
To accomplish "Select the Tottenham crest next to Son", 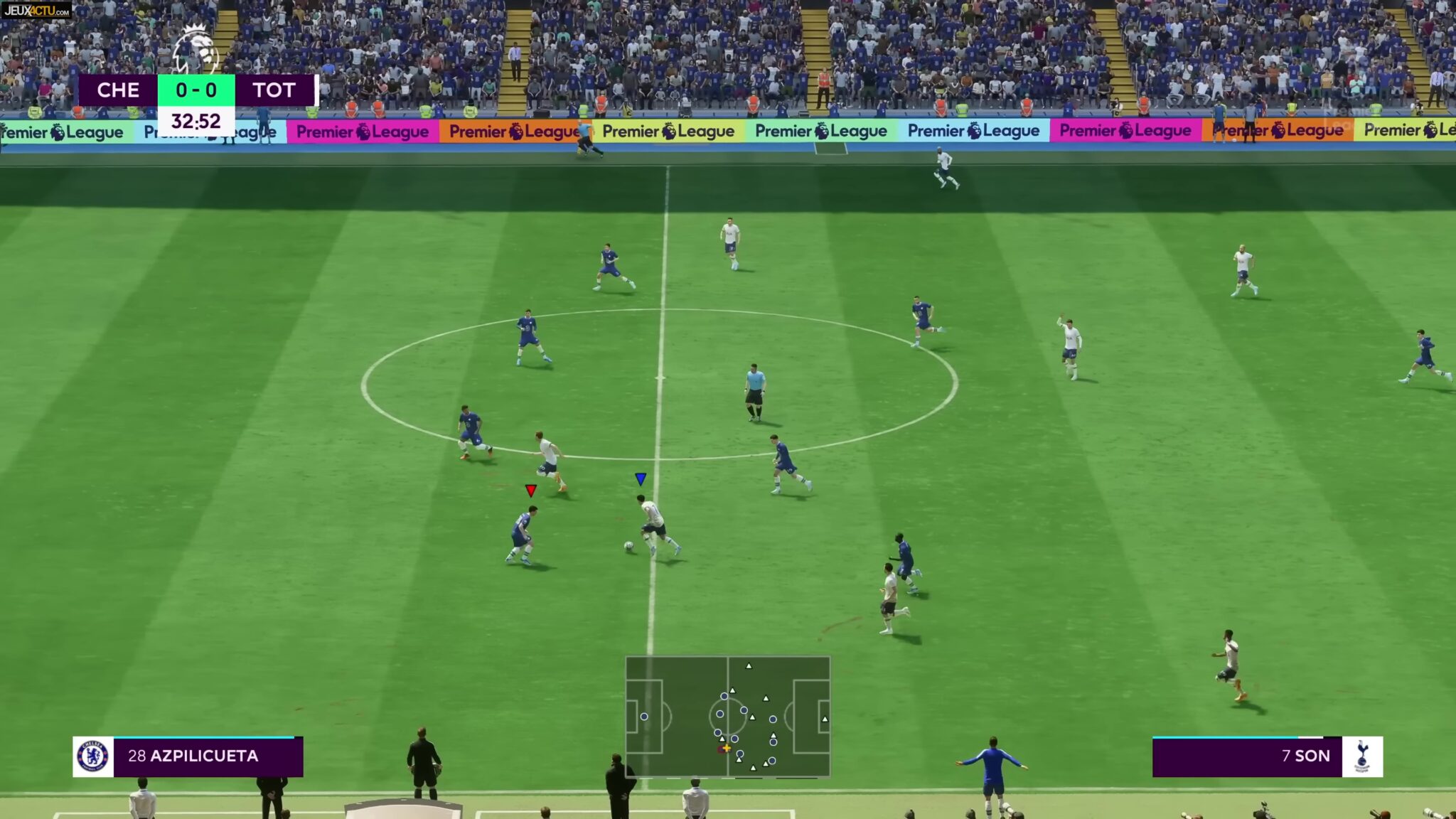I will coord(1363,756).
